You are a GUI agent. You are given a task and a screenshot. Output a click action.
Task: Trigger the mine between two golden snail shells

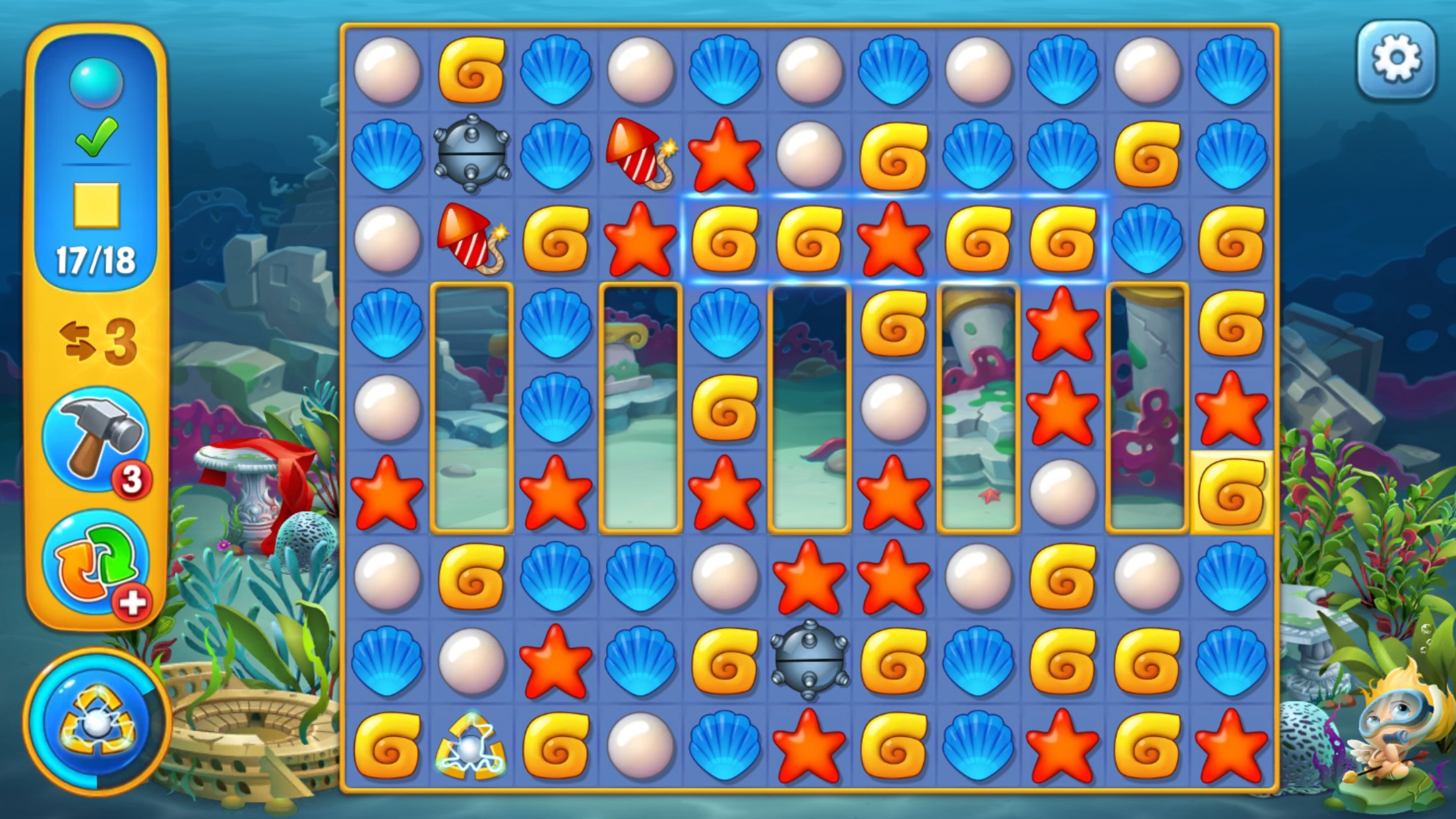coord(809,659)
